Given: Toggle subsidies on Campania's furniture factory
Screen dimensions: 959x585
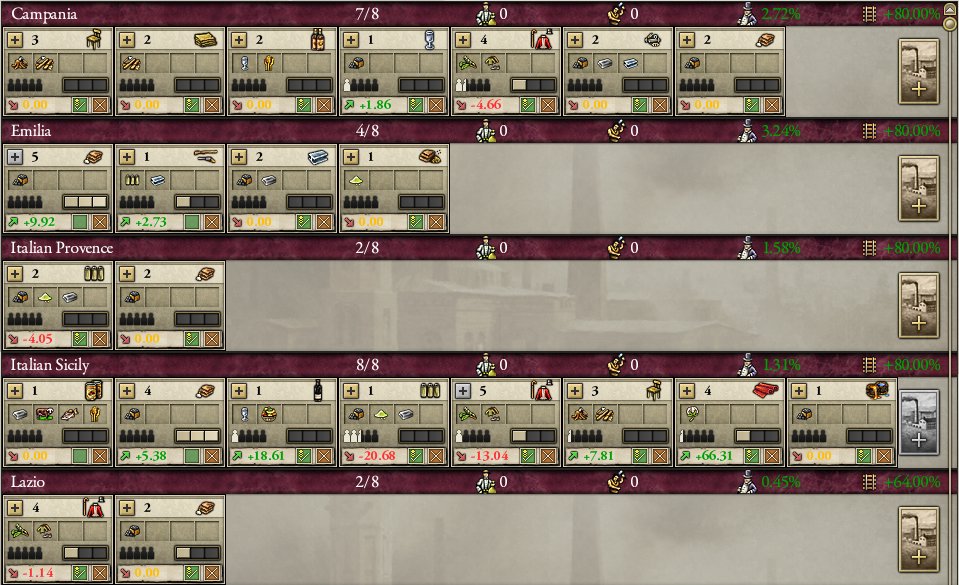Looking at the screenshot, I should click(82, 104).
